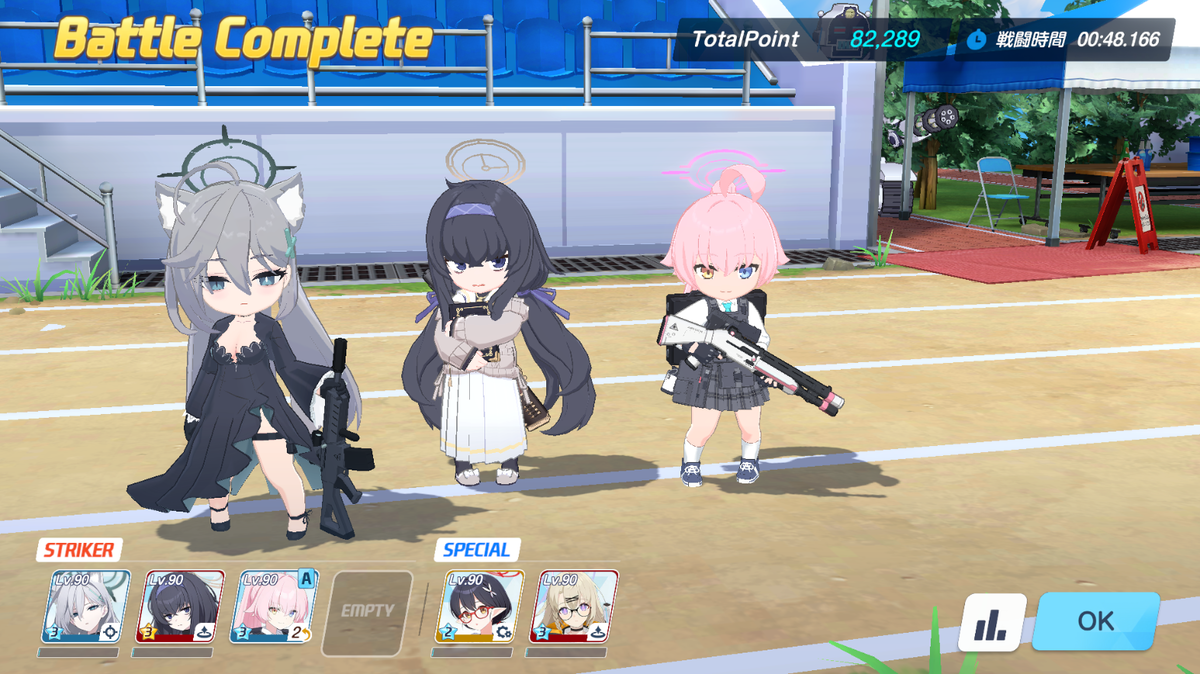Select the gray-haired striker portrait
Image resolution: width=1200 pixels, height=674 pixels.
point(86,607)
